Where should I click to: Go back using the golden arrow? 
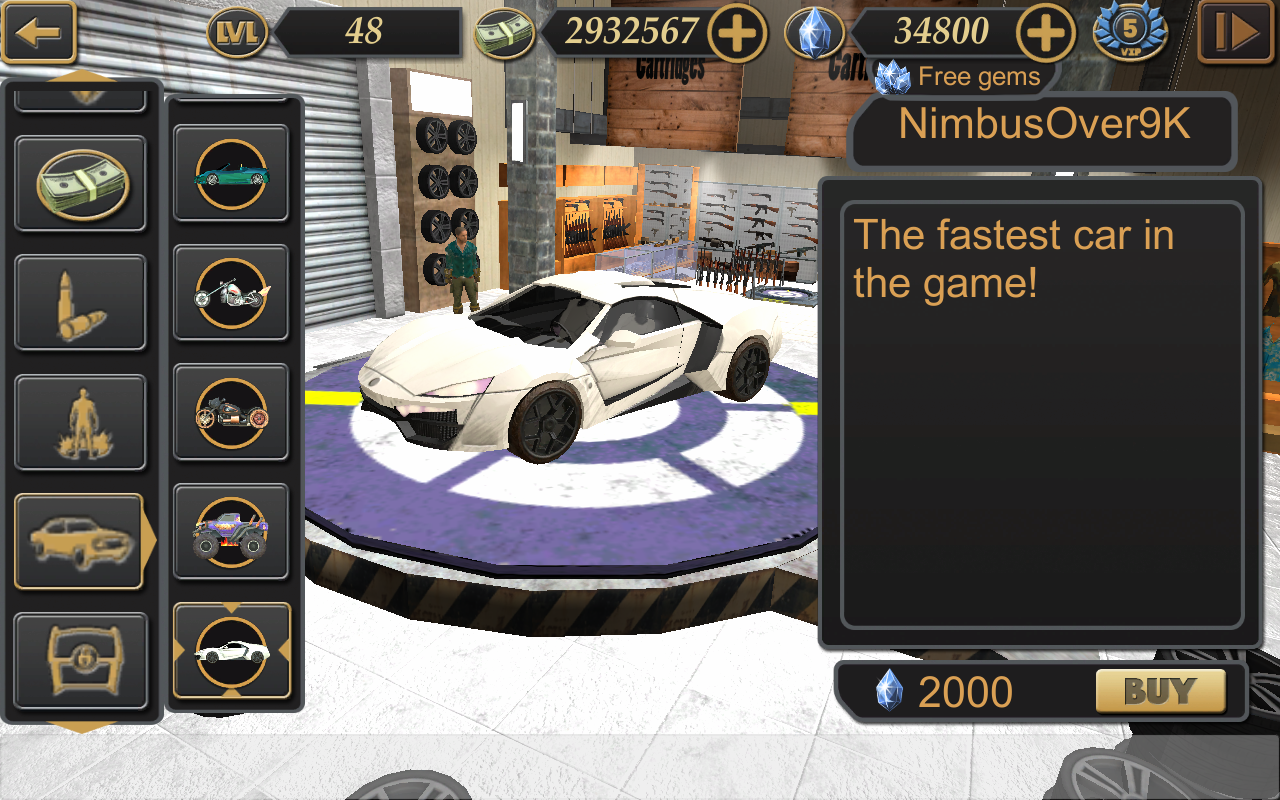[x=38, y=32]
